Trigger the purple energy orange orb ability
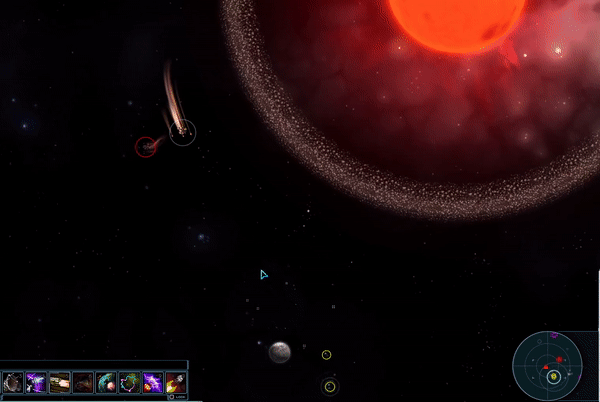The width and height of the screenshot is (600, 402). pos(152,382)
